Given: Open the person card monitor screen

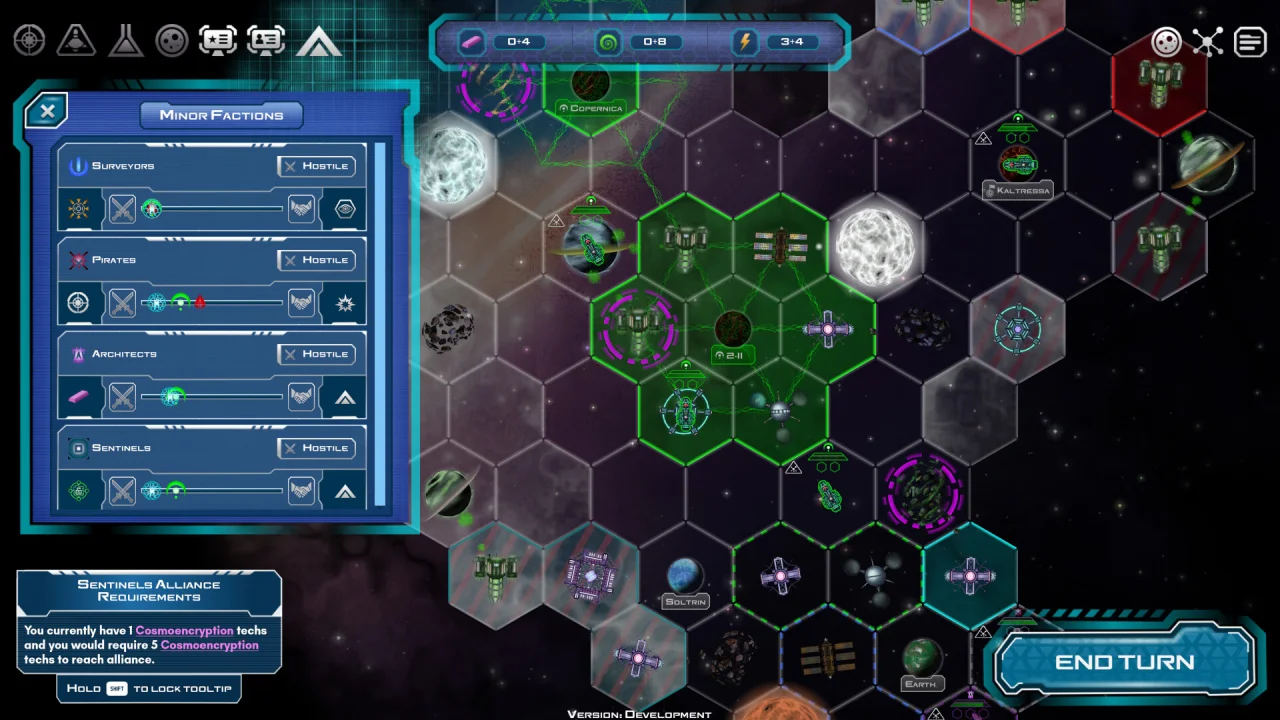Looking at the screenshot, I should coord(266,41).
